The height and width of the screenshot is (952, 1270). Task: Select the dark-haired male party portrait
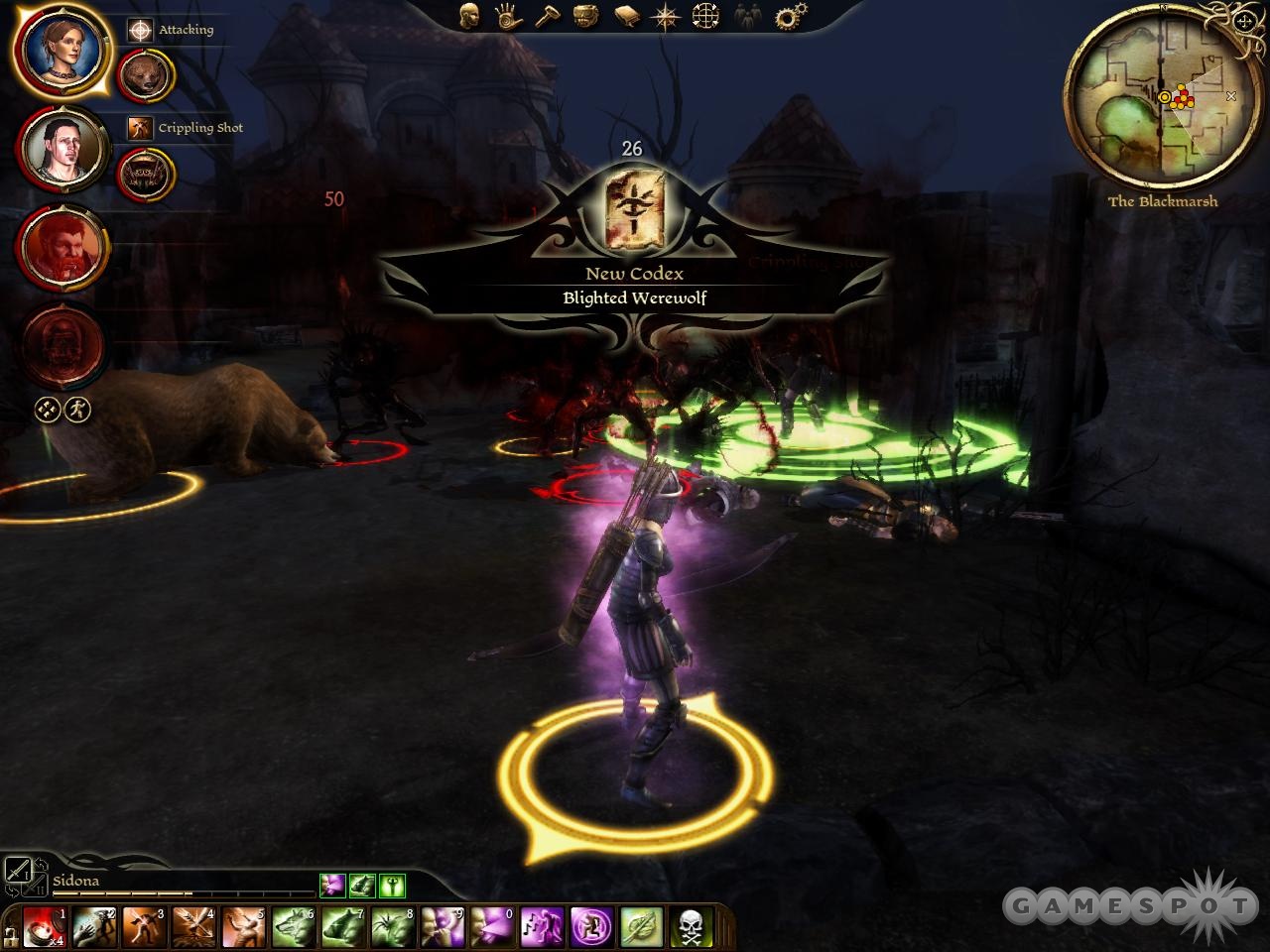click(x=63, y=147)
